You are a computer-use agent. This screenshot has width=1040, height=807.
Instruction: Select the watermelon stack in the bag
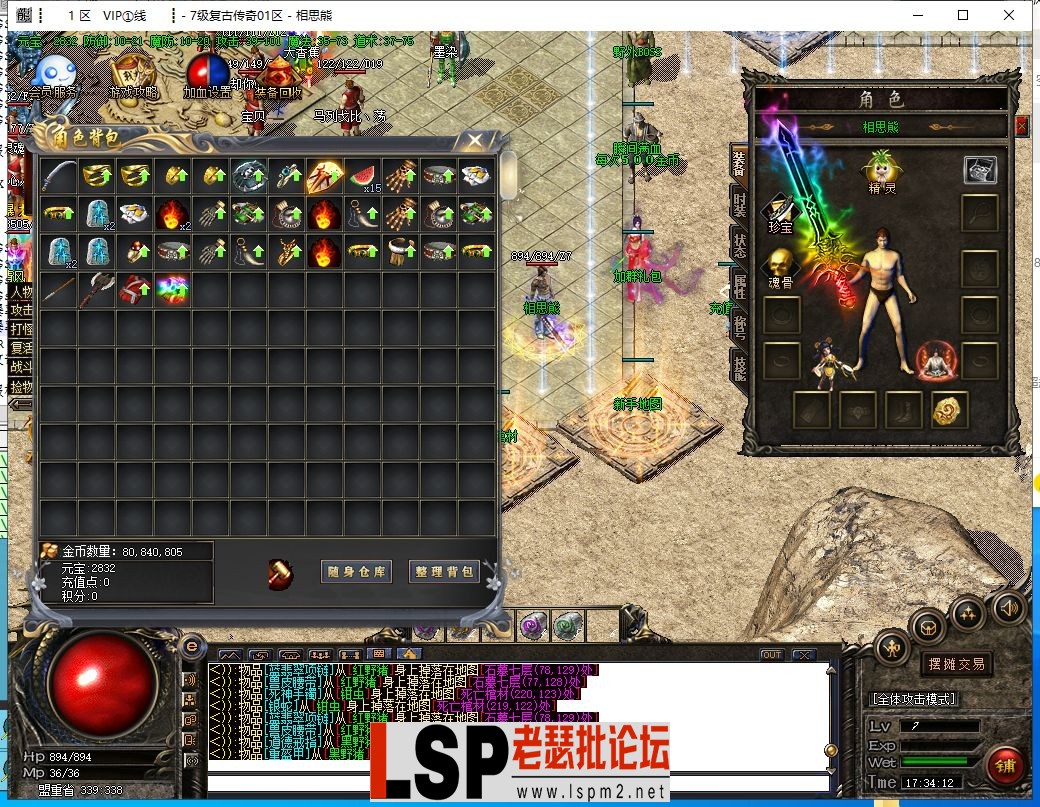362,176
